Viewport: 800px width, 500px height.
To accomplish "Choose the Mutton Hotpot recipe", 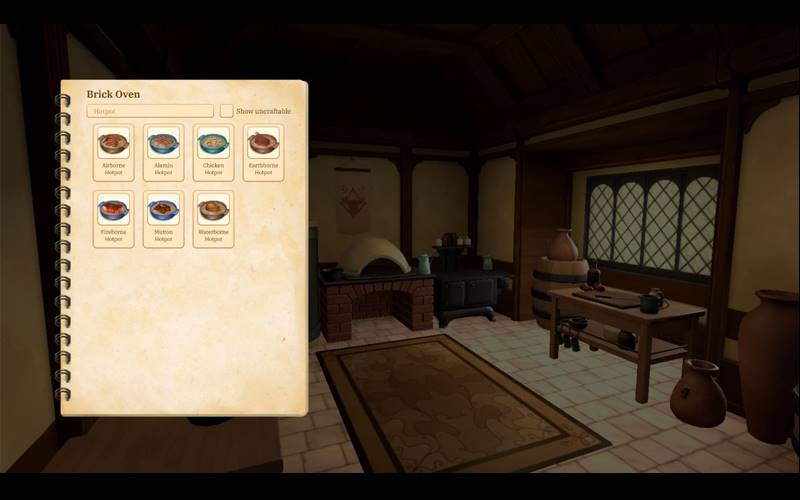I will pyautogui.click(x=163, y=218).
